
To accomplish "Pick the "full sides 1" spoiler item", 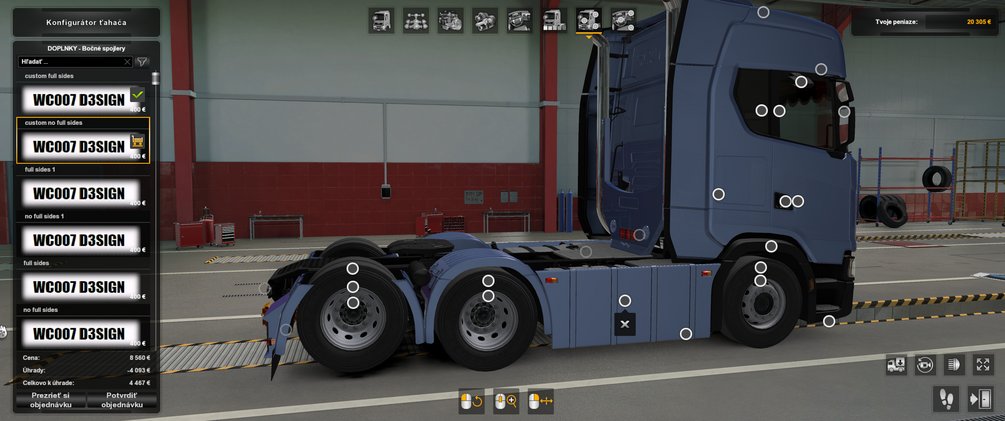I will [80, 193].
